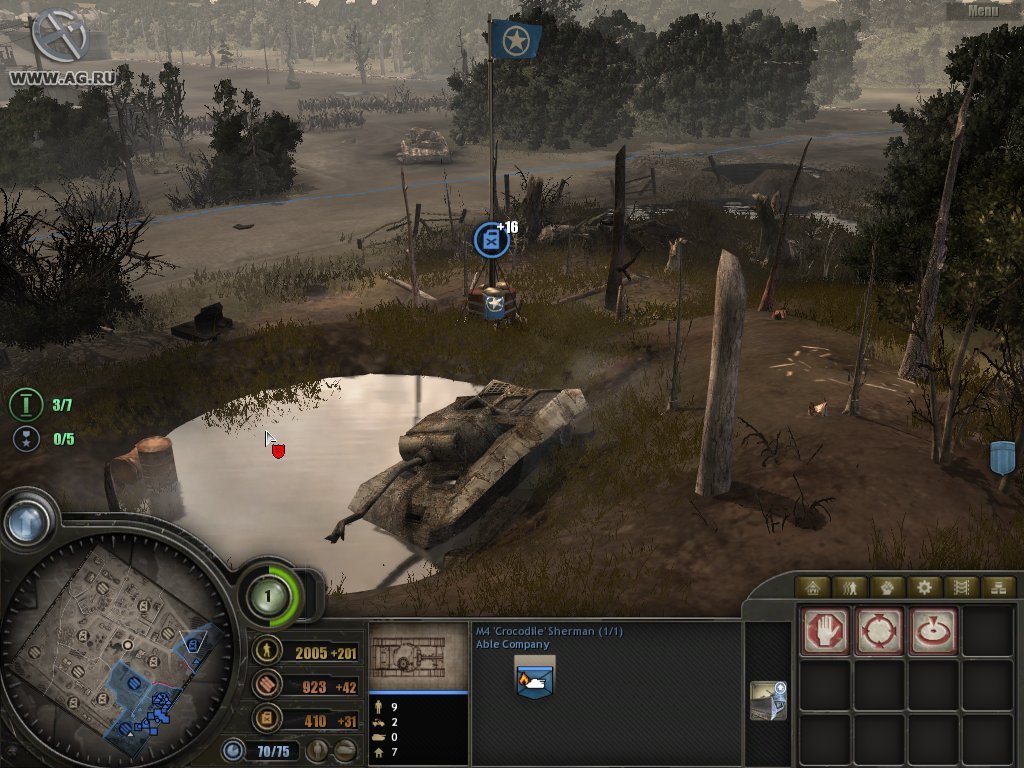Click the Crocodile Sherman unit portrait
Viewport: 1024px width, 768px height.
click(x=534, y=678)
